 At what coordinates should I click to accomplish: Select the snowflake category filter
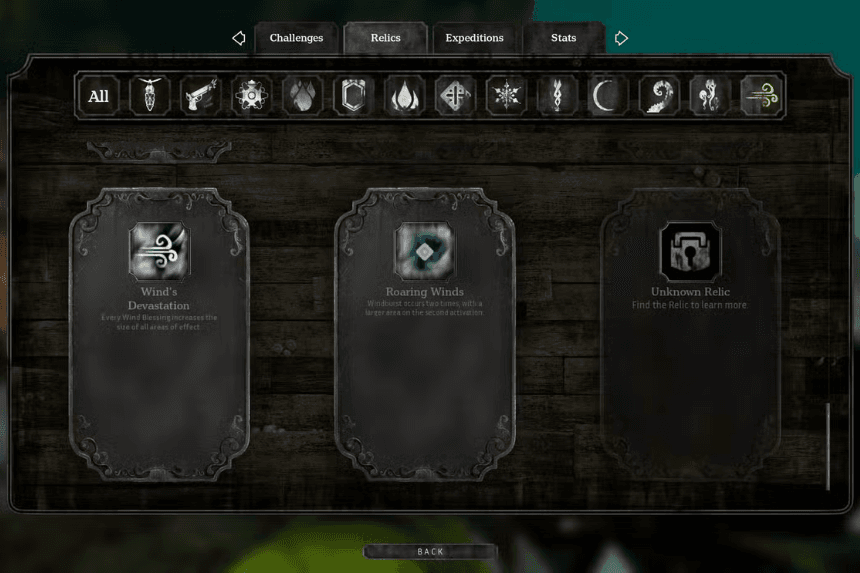click(x=506, y=96)
